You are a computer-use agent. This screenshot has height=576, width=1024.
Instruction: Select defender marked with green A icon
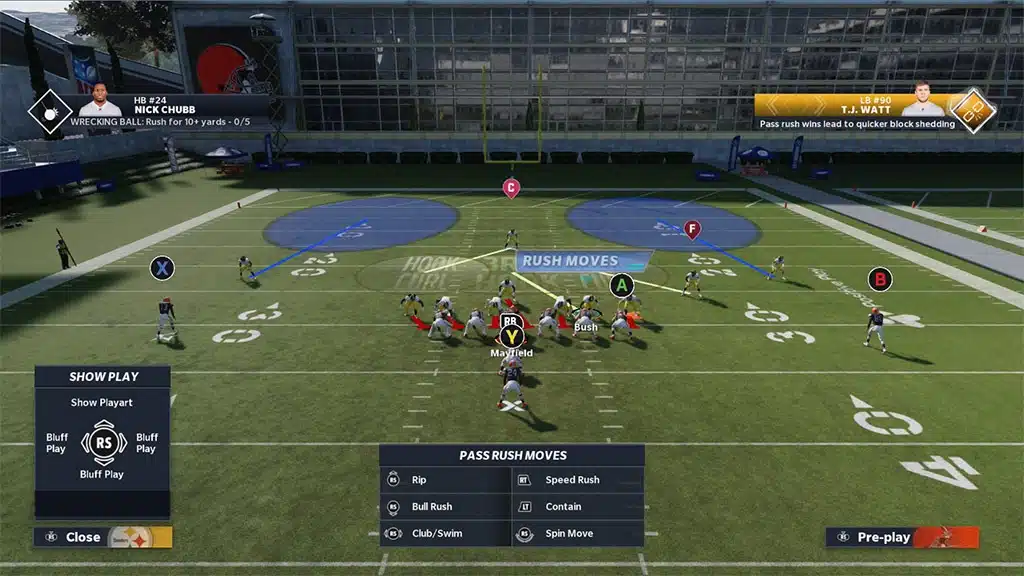(x=622, y=286)
